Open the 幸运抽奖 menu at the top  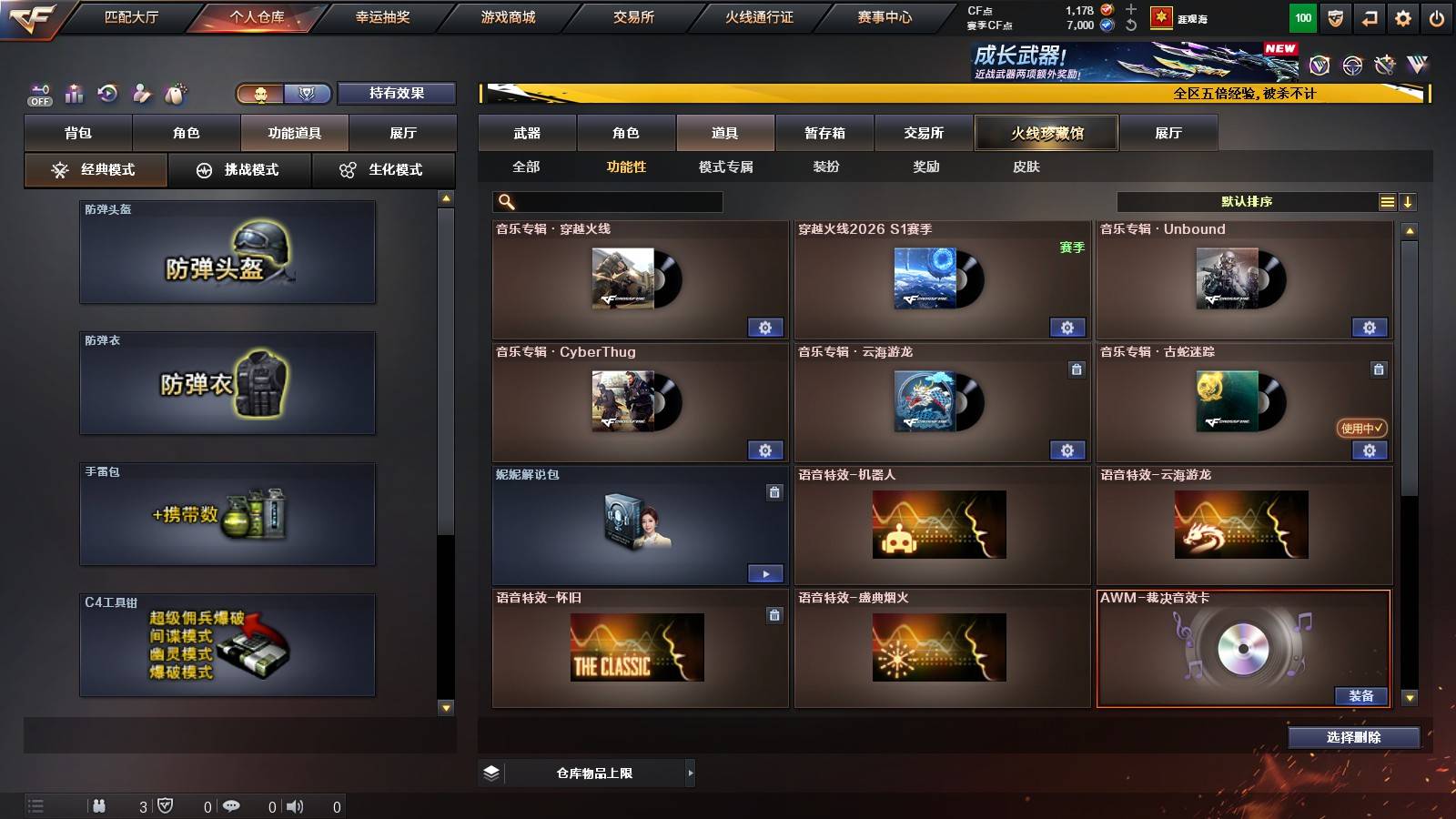click(385, 16)
